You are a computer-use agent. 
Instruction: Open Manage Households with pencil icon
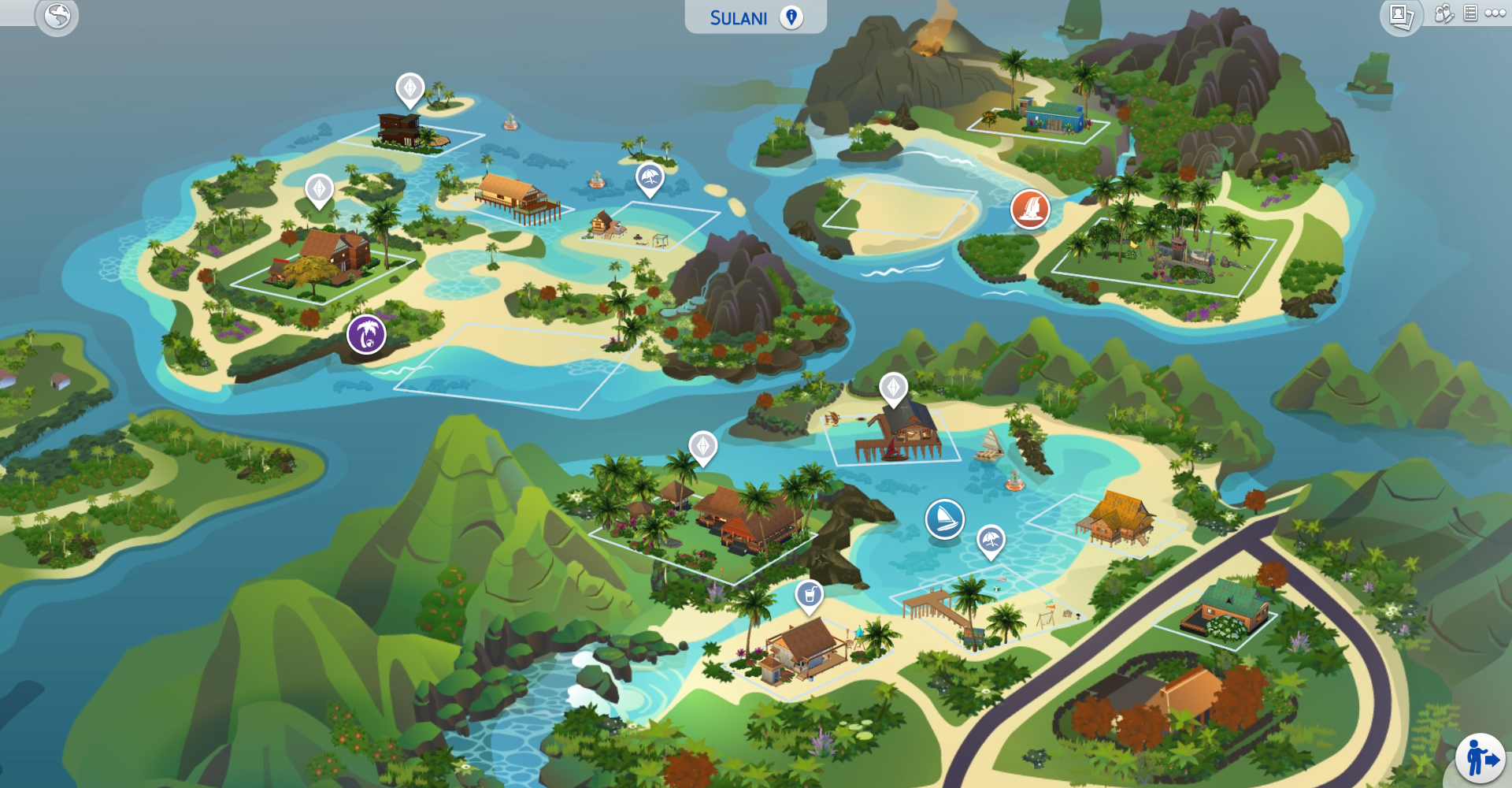(1445, 14)
